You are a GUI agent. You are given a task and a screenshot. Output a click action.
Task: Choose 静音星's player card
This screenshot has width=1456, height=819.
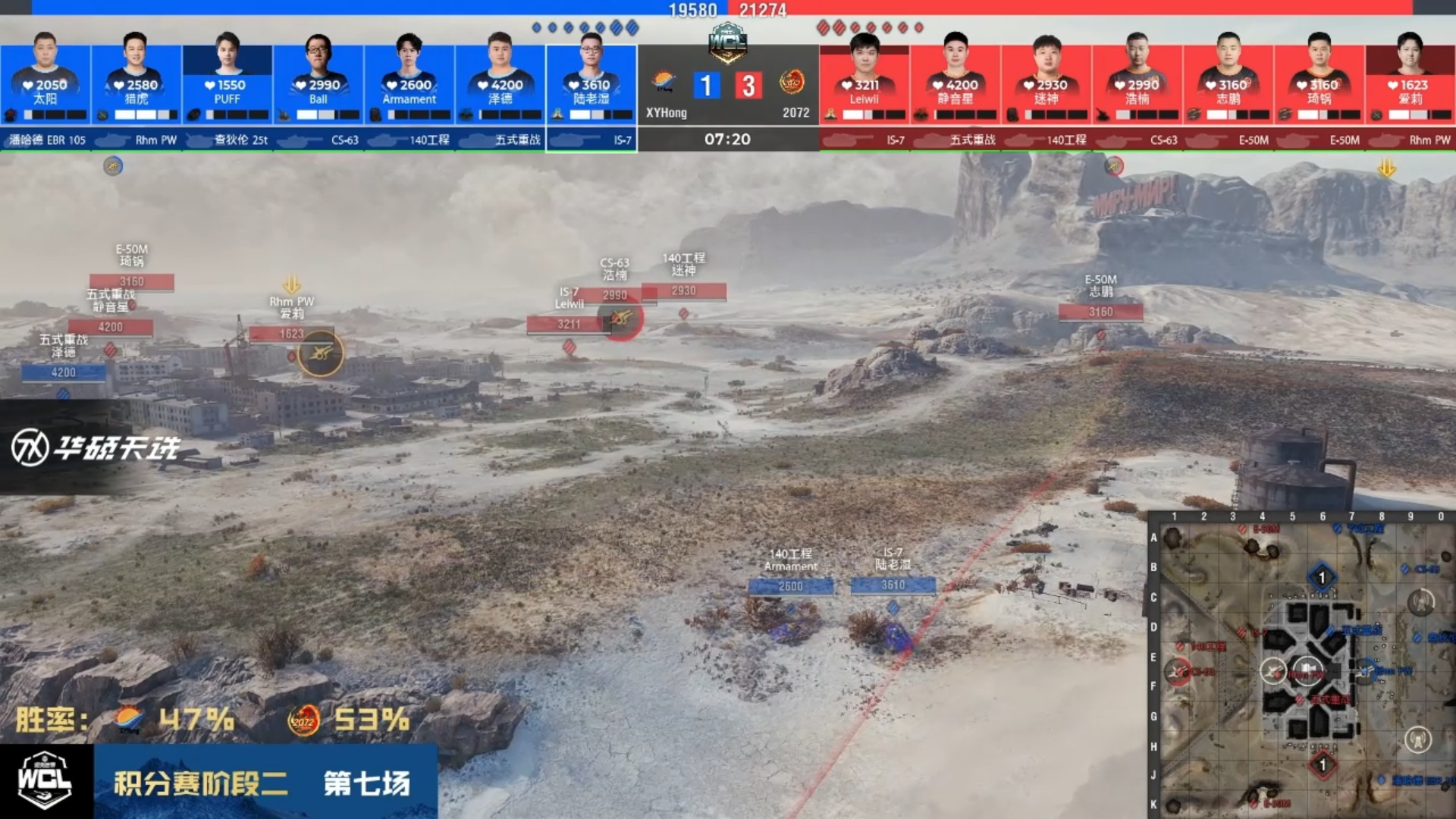[x=955, y=83]
